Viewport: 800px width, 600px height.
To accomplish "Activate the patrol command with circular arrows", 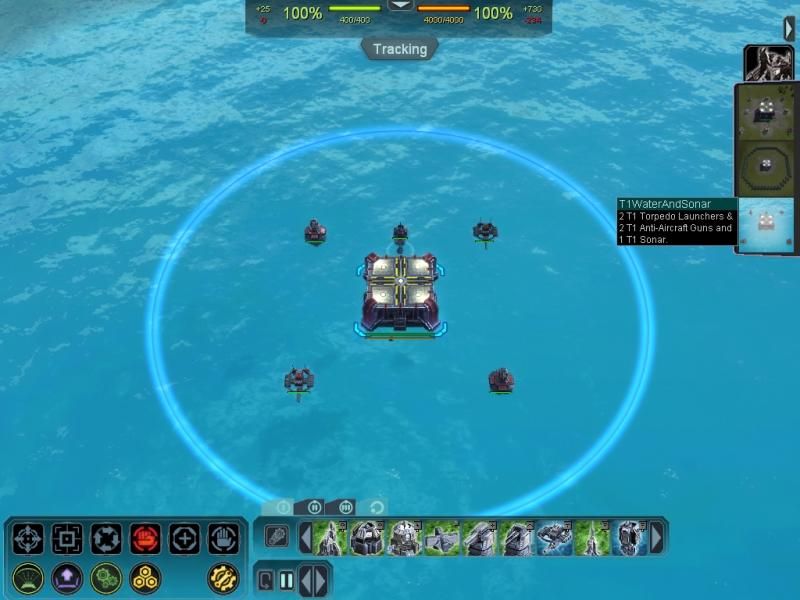I will [106, 539].
